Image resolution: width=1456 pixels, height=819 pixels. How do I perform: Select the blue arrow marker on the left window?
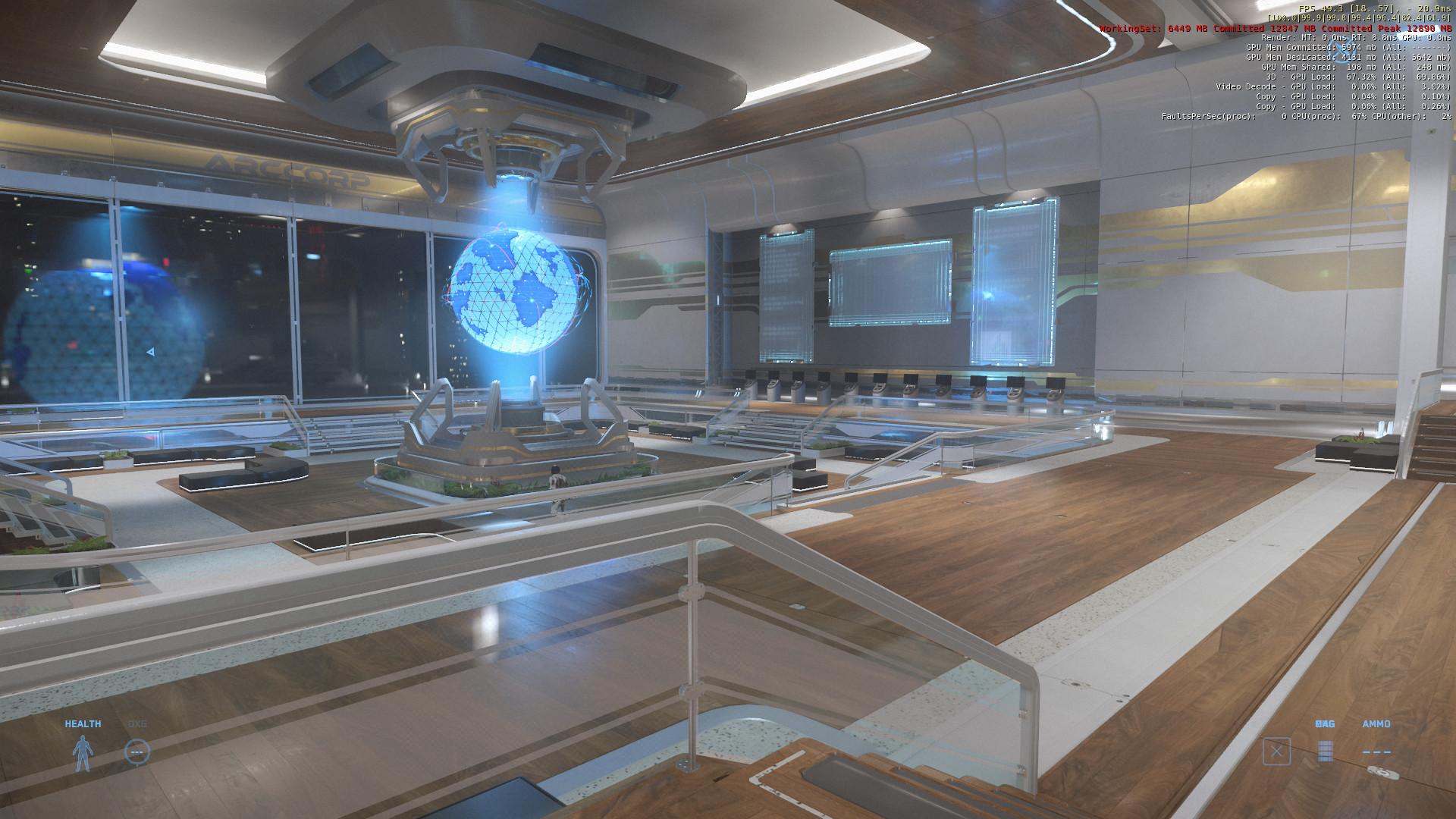149,352
